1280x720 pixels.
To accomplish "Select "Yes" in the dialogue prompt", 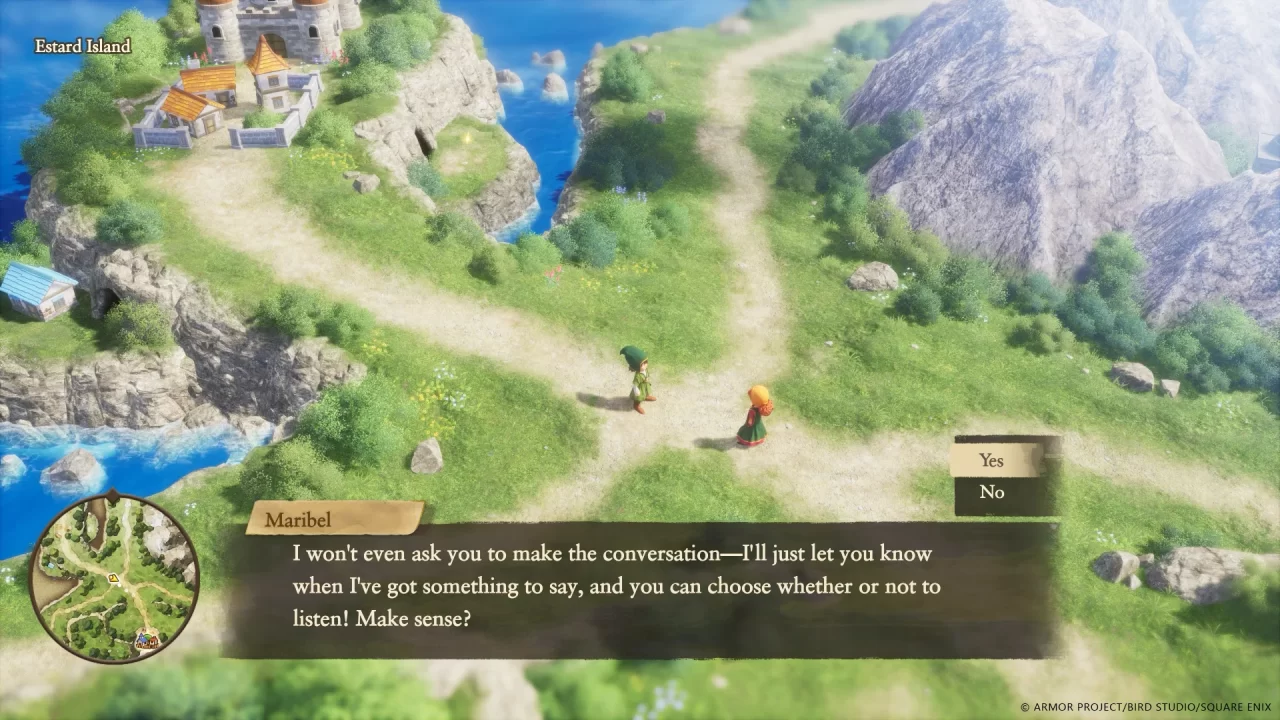I will (991, 461).
